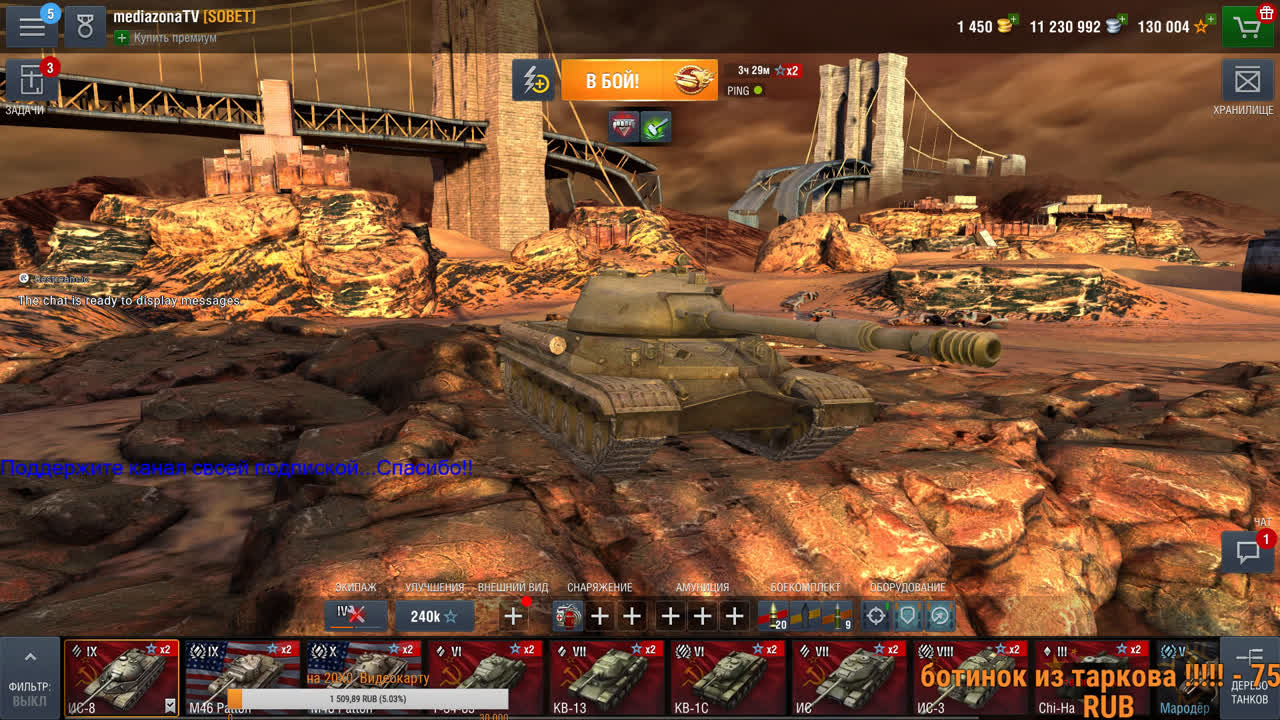Open the Дерево танков tech tree

click(x=1249, y=677)
